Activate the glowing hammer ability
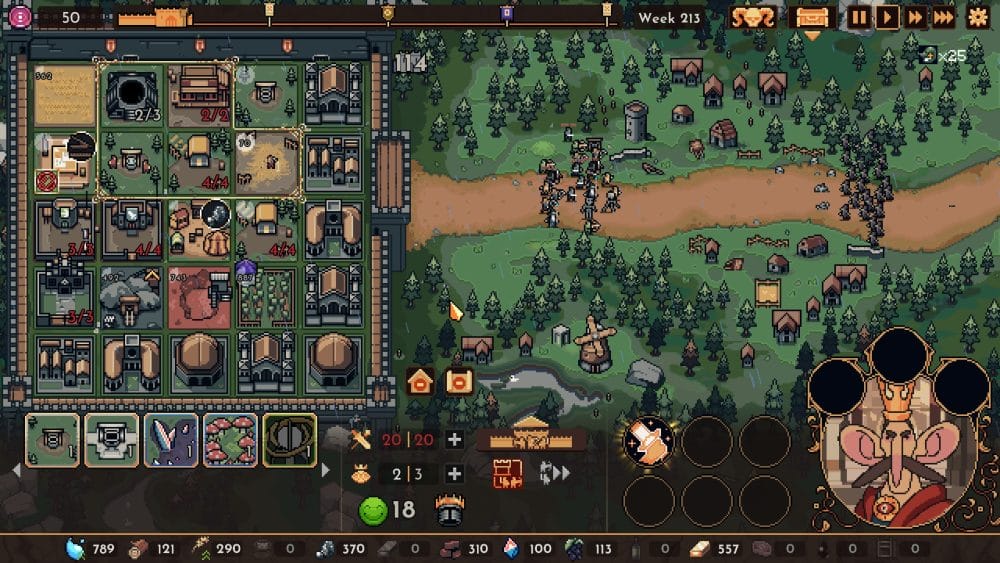 [649, 441]
